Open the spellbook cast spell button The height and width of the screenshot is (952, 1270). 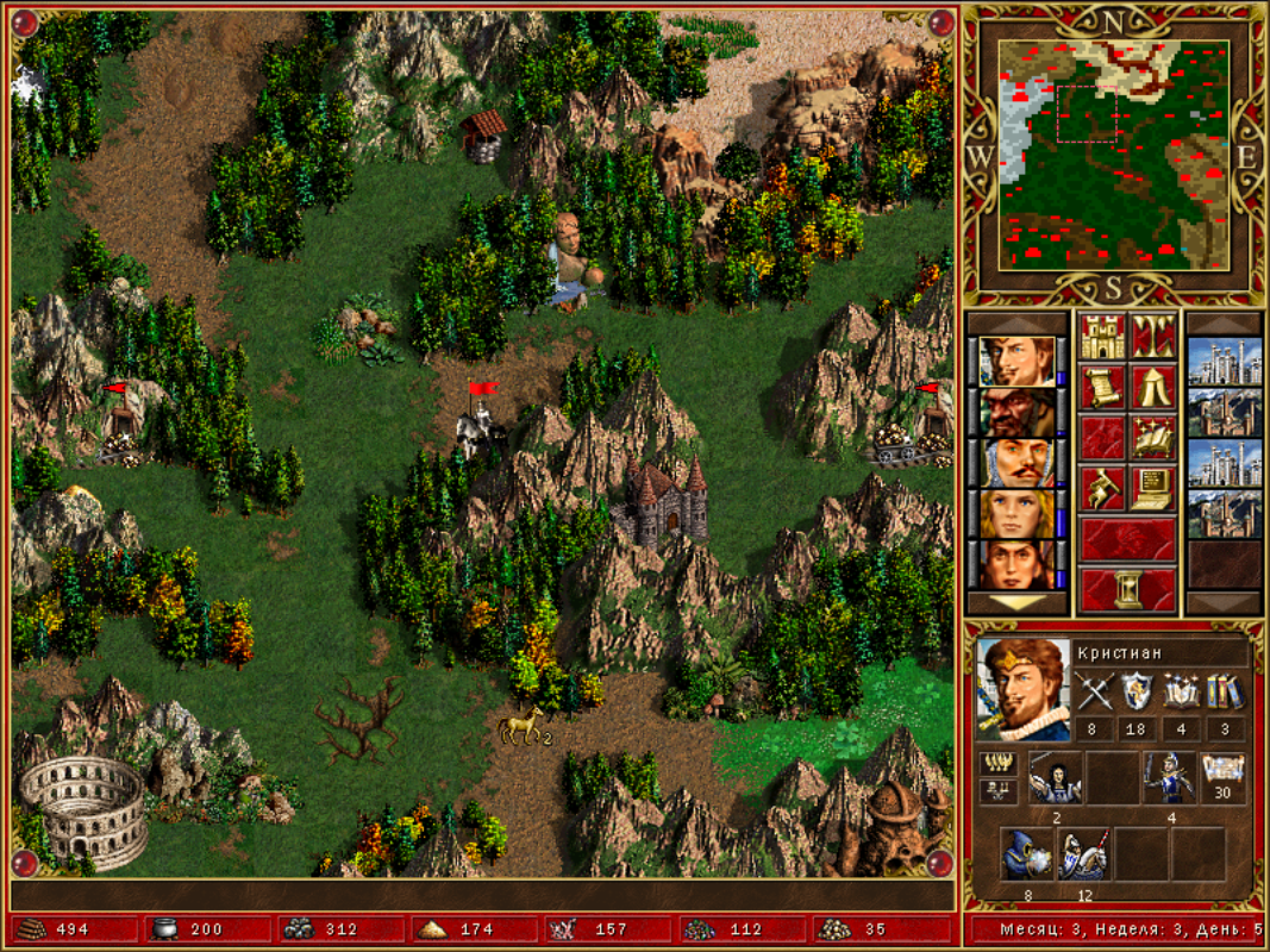tap(1154, 438)
